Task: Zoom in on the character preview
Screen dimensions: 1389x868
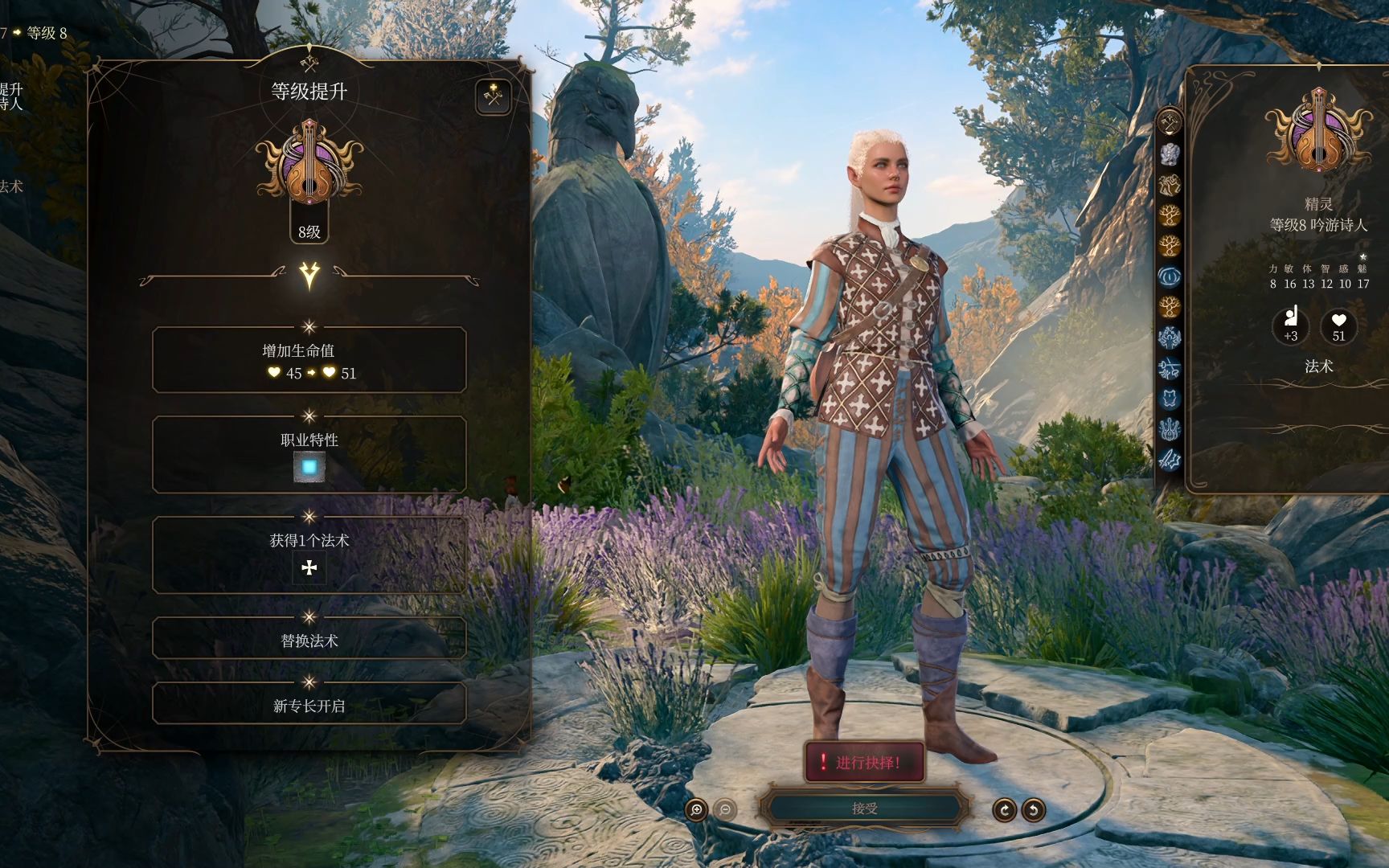Action: click(697, 809)
